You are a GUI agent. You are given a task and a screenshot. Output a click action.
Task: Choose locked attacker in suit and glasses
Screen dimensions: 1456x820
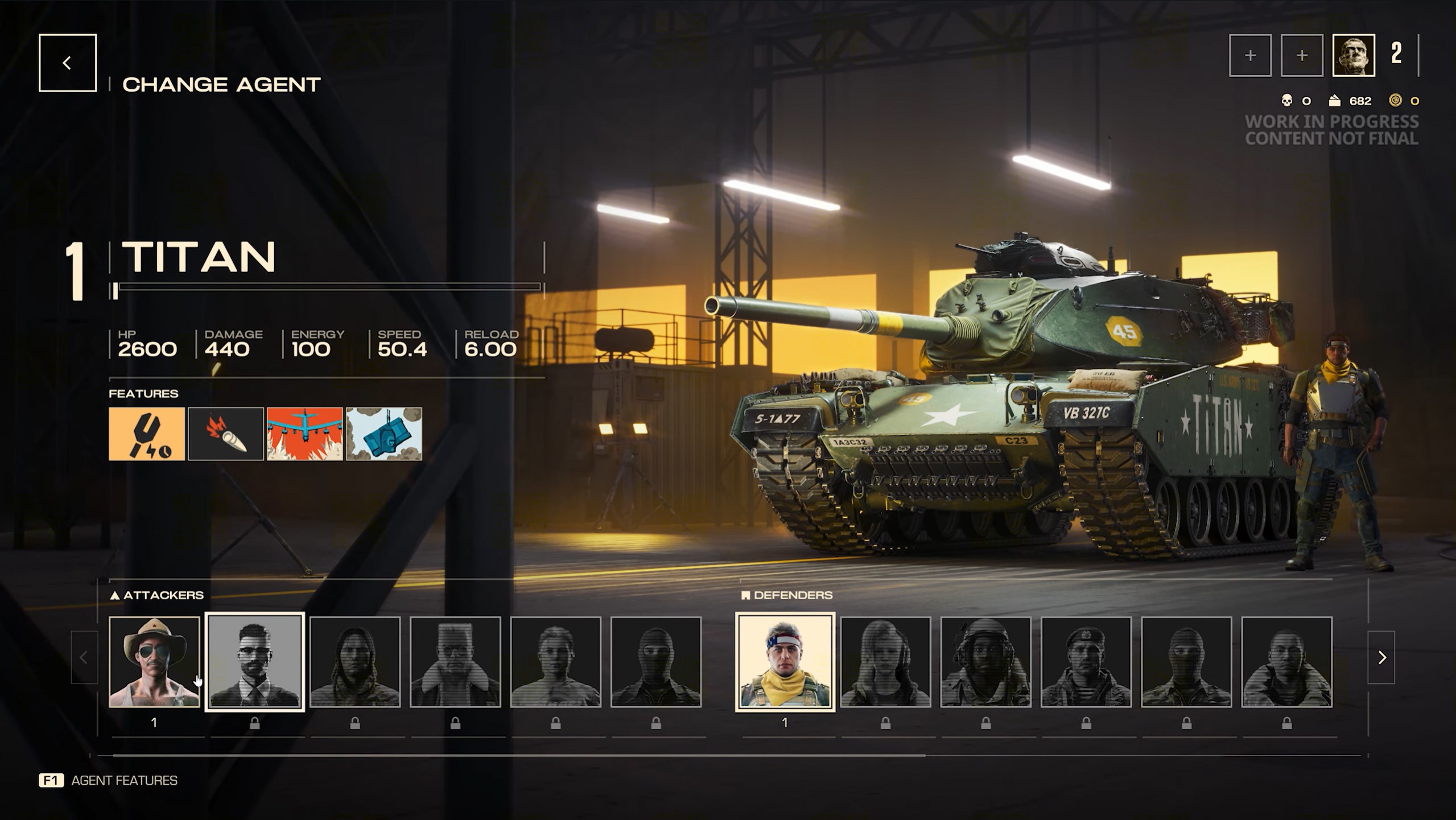coord(254,662)
